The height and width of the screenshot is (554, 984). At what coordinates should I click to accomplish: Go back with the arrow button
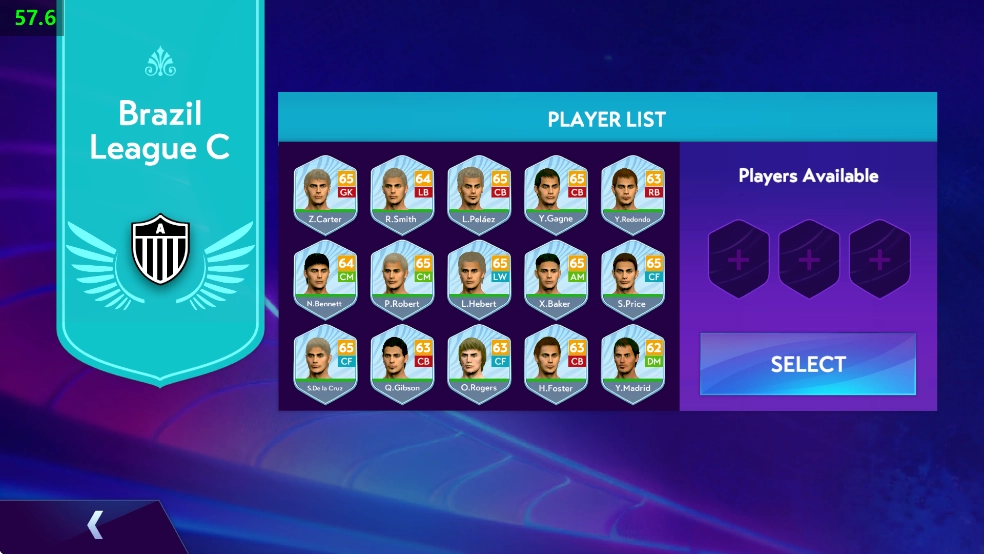tap(95, 524)
